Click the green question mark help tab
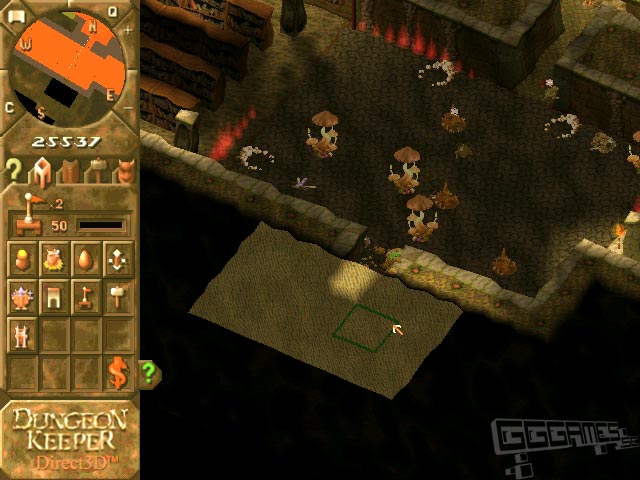The height and width of the screenshot is (480, 640). [150, 374]
